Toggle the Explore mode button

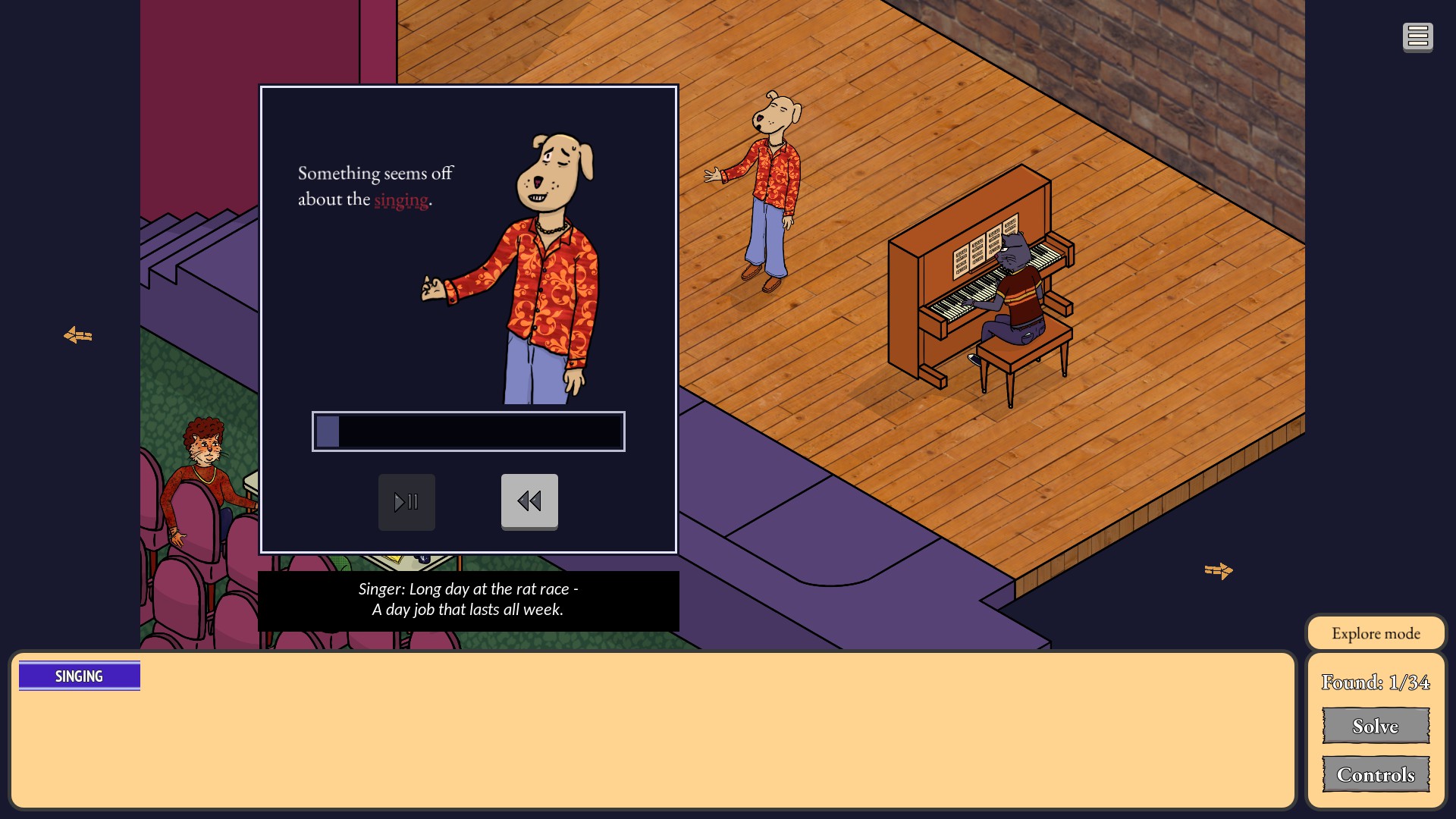point(1376,633)
